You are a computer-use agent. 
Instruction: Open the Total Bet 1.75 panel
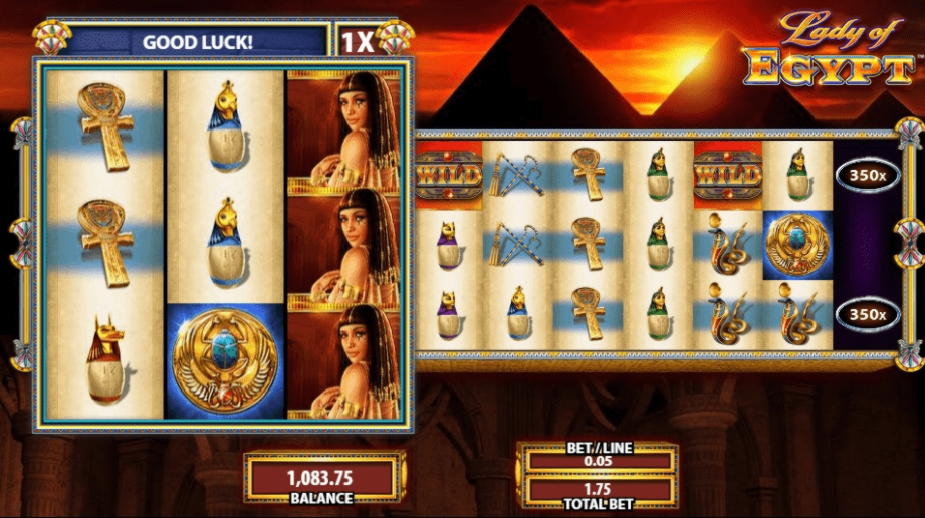coord(597,491)
